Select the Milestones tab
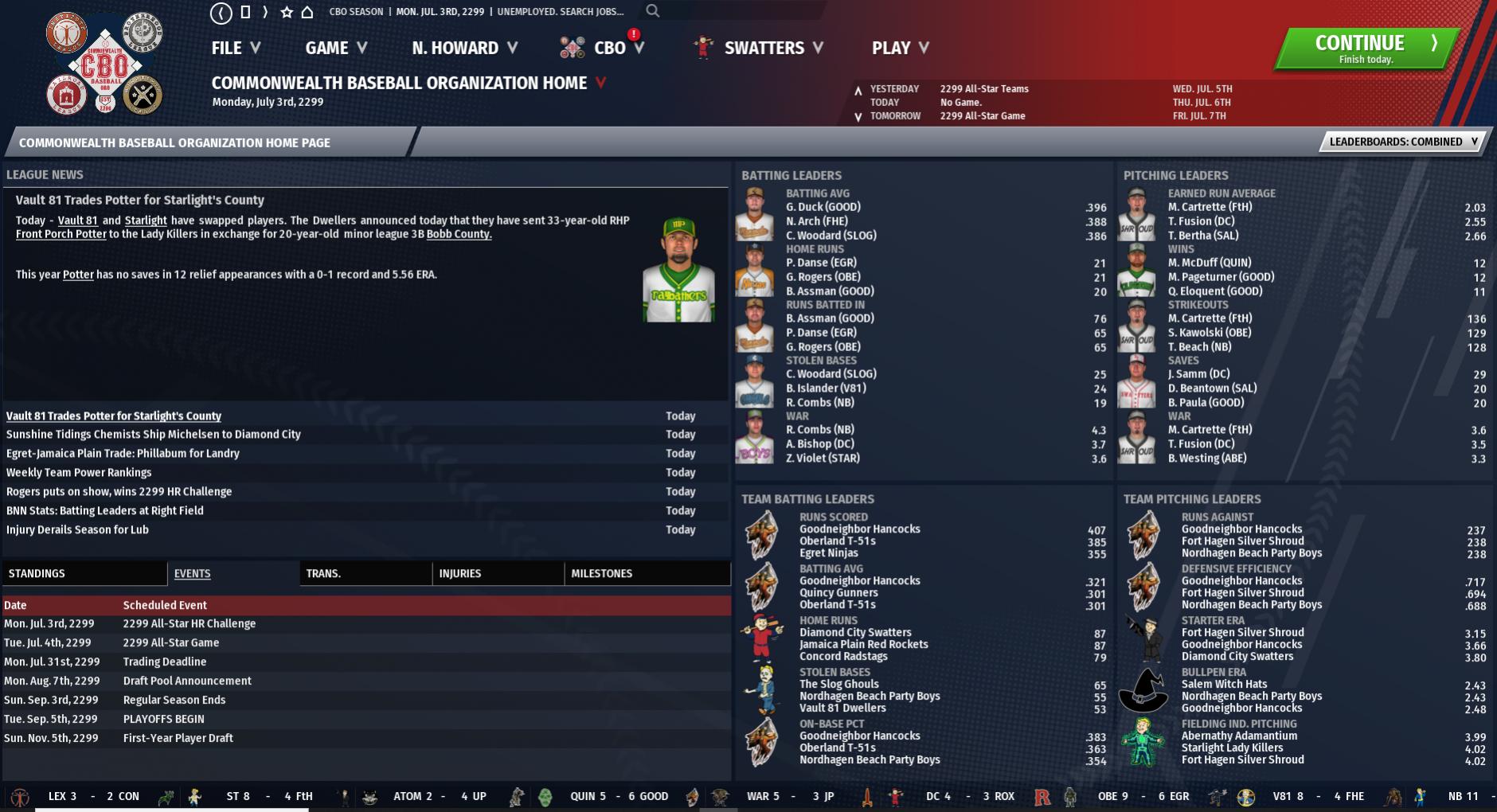 pos(645,573)
